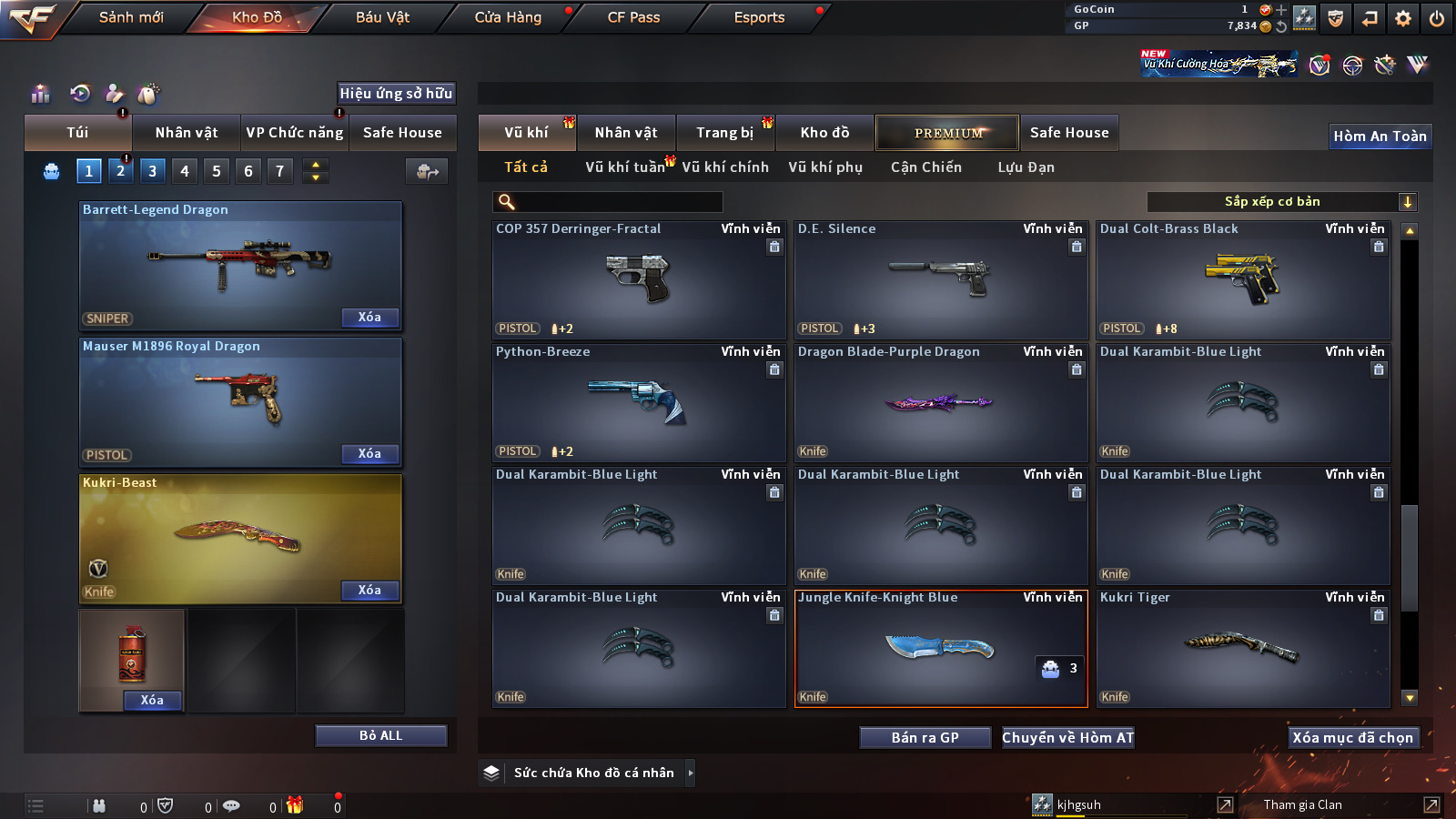This screenshot has width=1456, height=819.
Task: Open the Cửa Hàng shop menu
Action: [x=508, y=17]
